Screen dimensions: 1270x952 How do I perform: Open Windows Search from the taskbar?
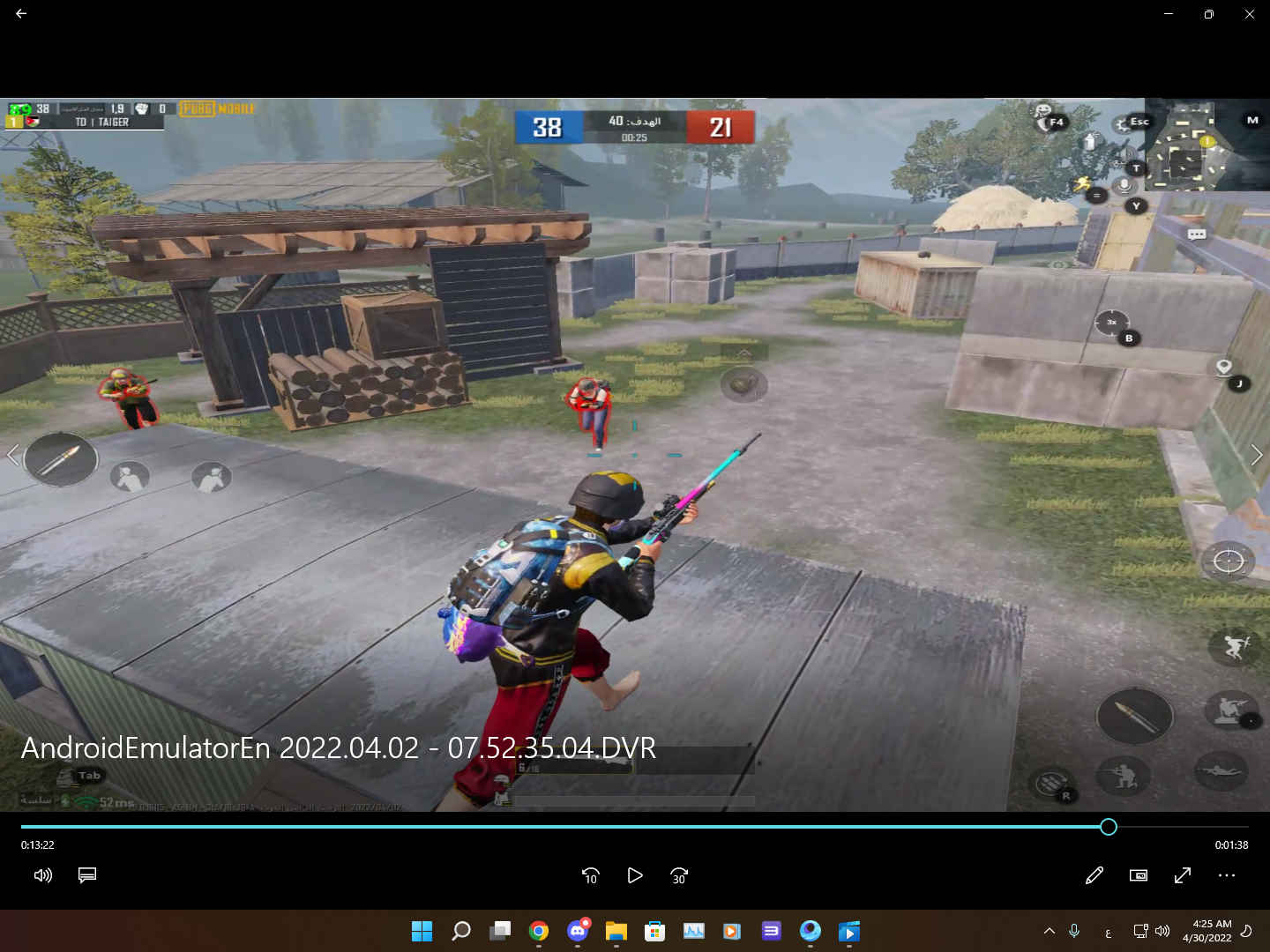click(460, 931)
